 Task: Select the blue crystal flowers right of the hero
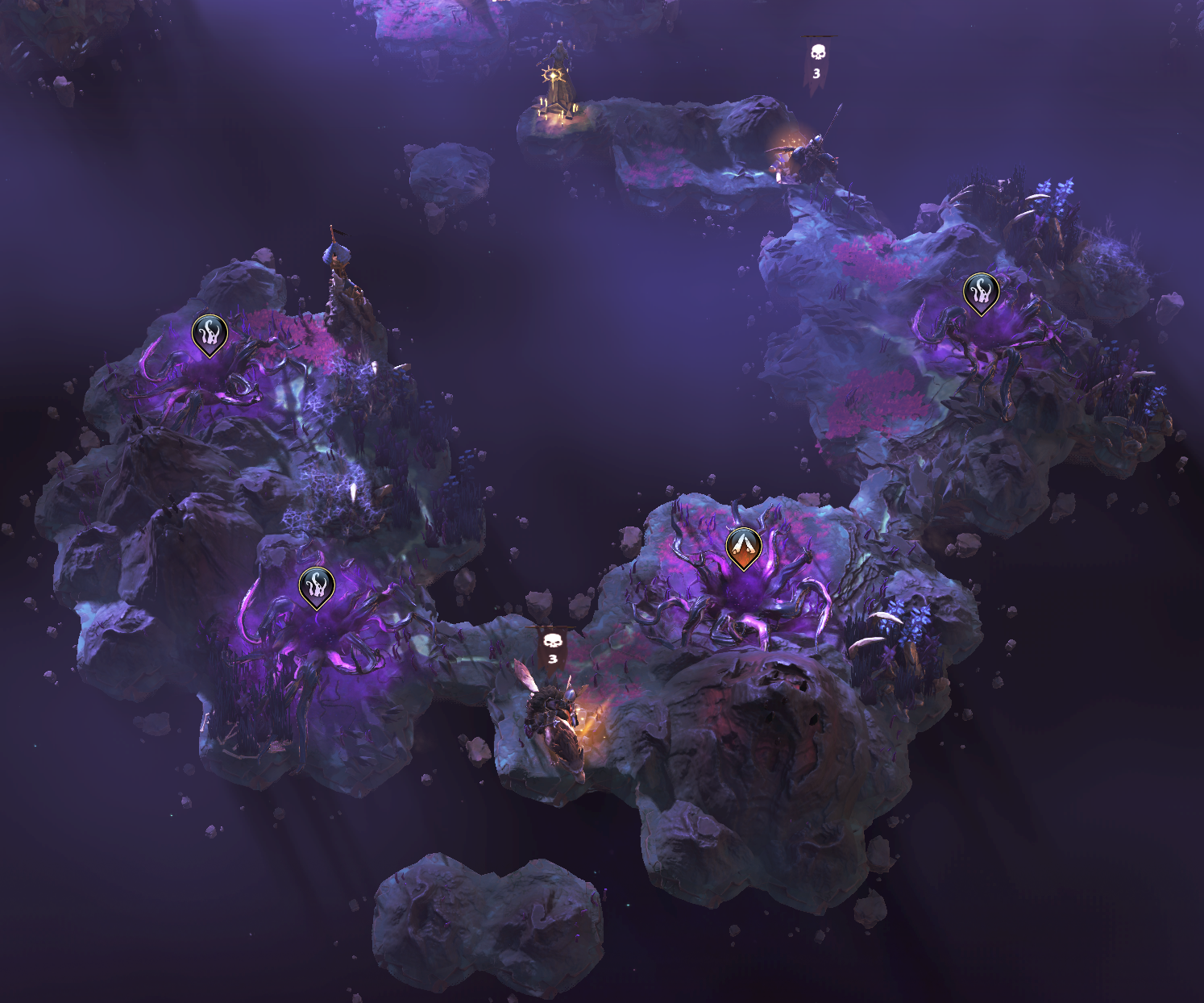(x=909, y=617)
